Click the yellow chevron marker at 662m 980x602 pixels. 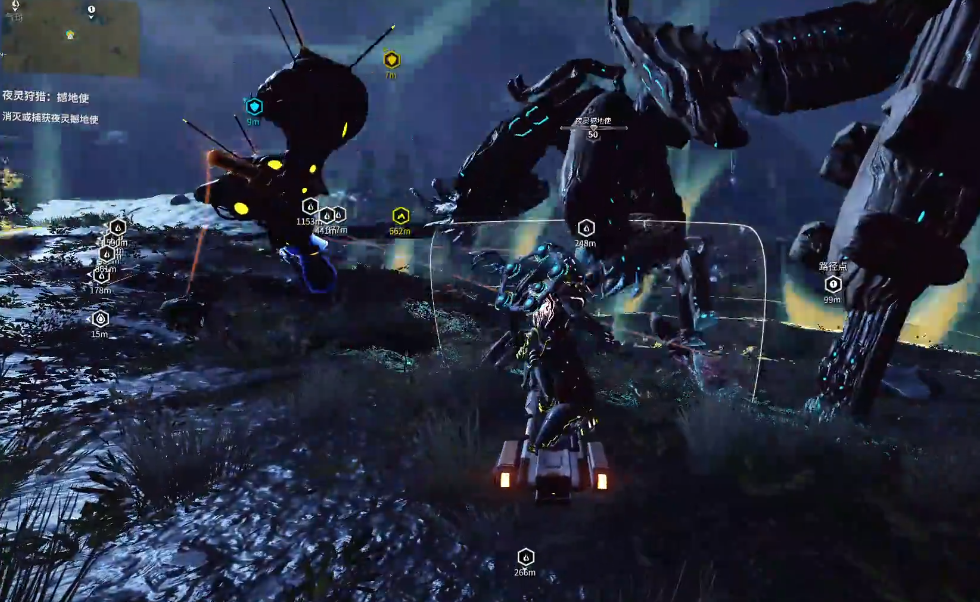click(x=400, y=215)
